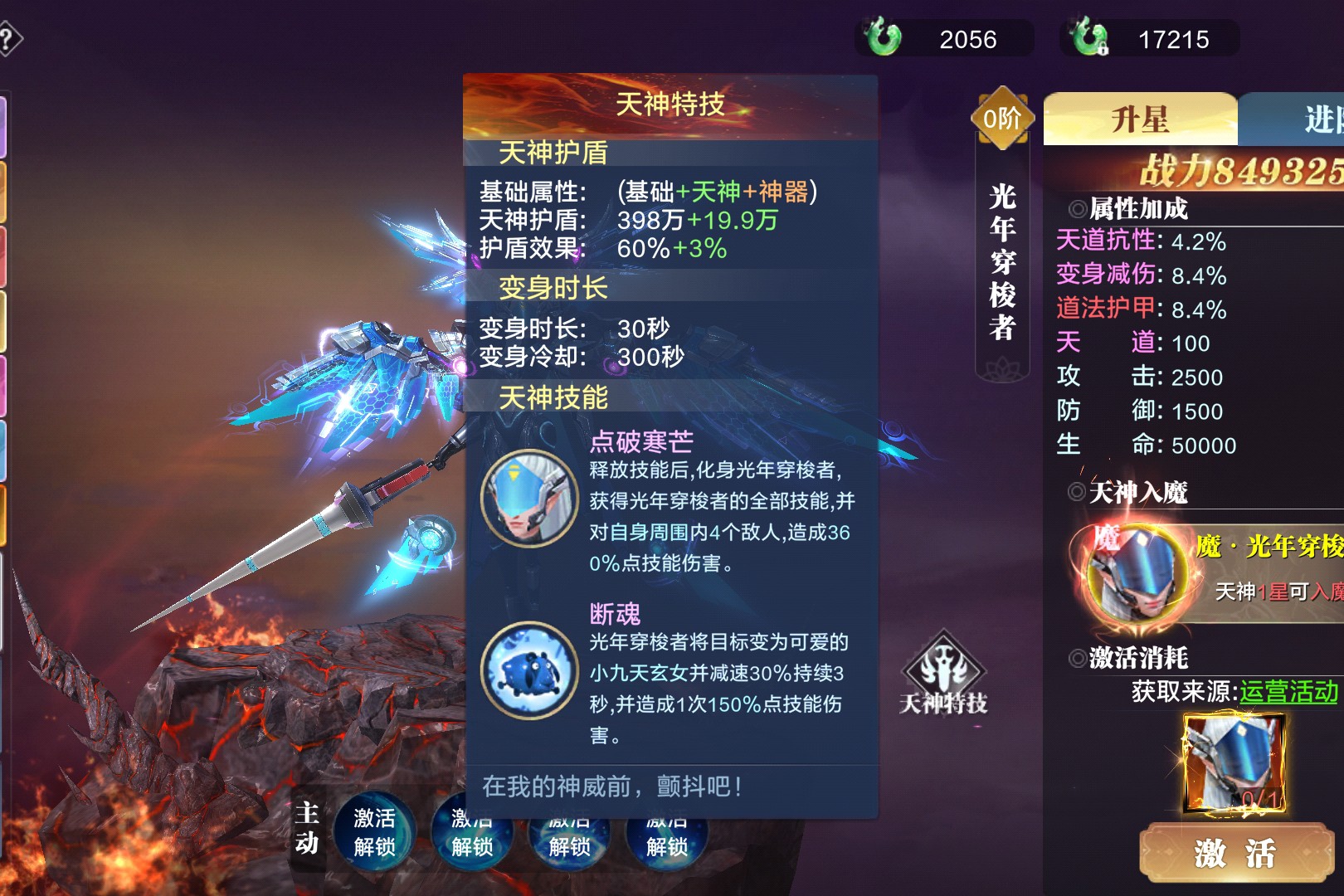
Task: Click the 0阶 rank badge
Action: (1003, 119)
